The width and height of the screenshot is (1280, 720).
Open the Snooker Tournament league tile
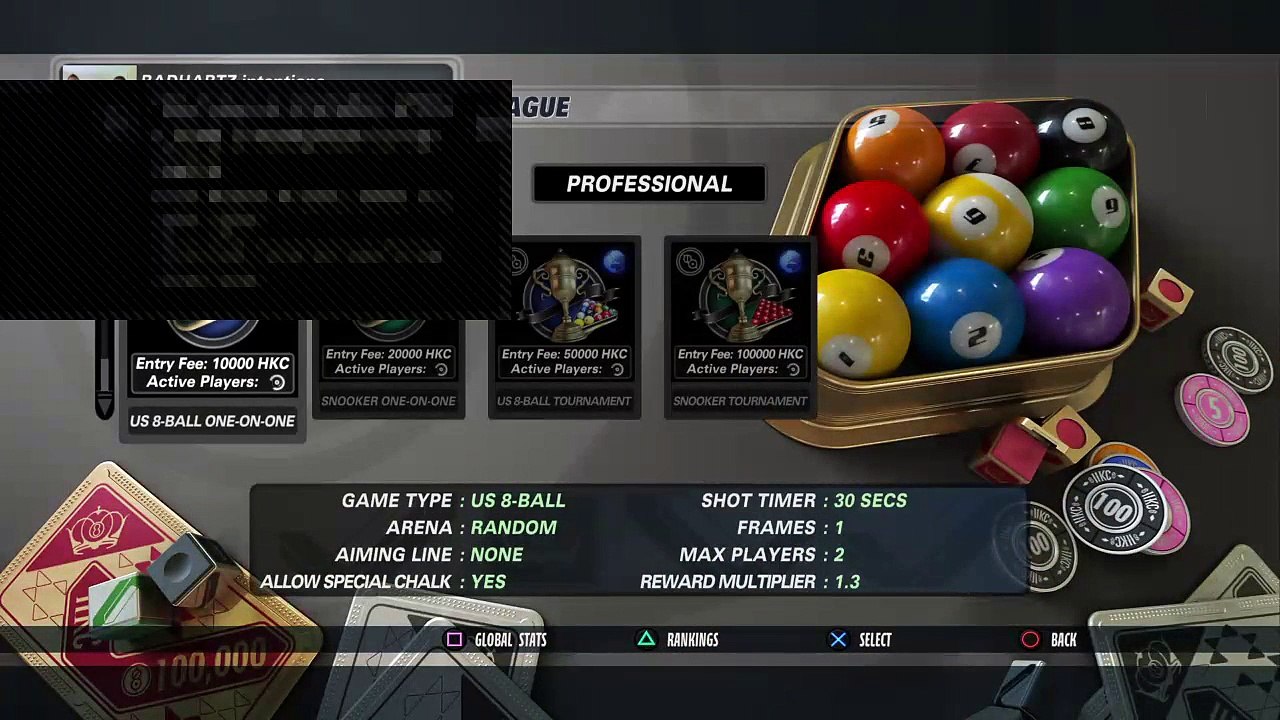[x=740, y=328]
